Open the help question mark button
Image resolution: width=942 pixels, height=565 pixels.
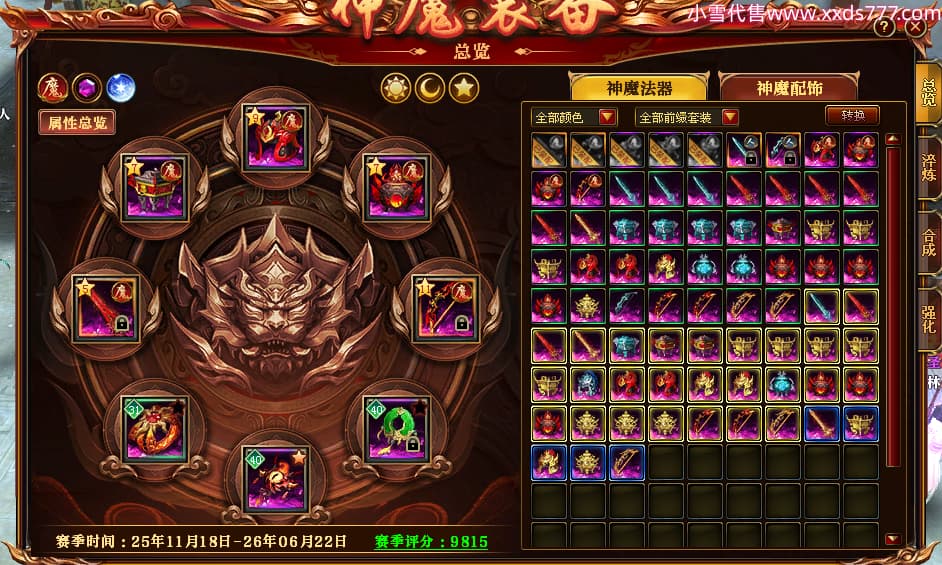click(884, 29)
